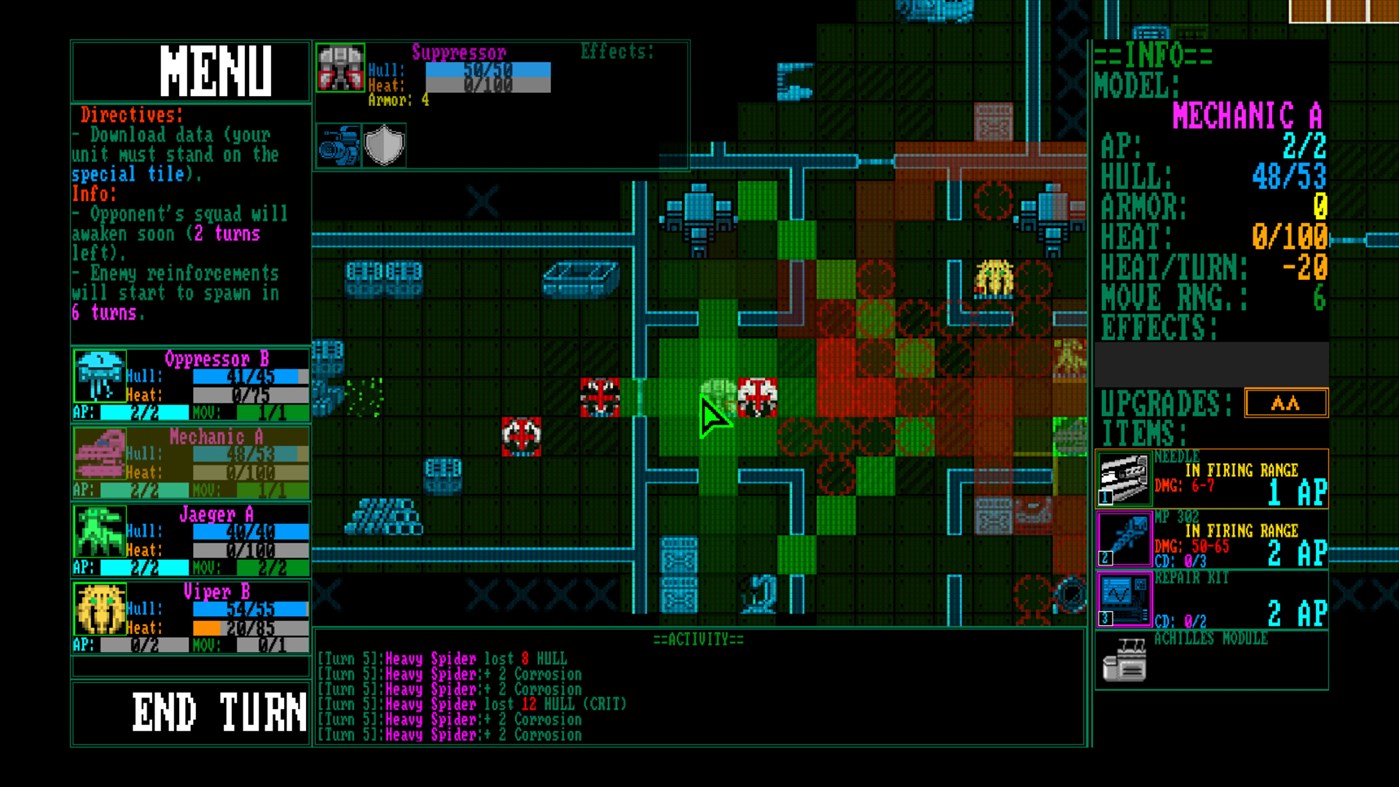Select the Suppressor's cannon weapon icon

(339, 144)
